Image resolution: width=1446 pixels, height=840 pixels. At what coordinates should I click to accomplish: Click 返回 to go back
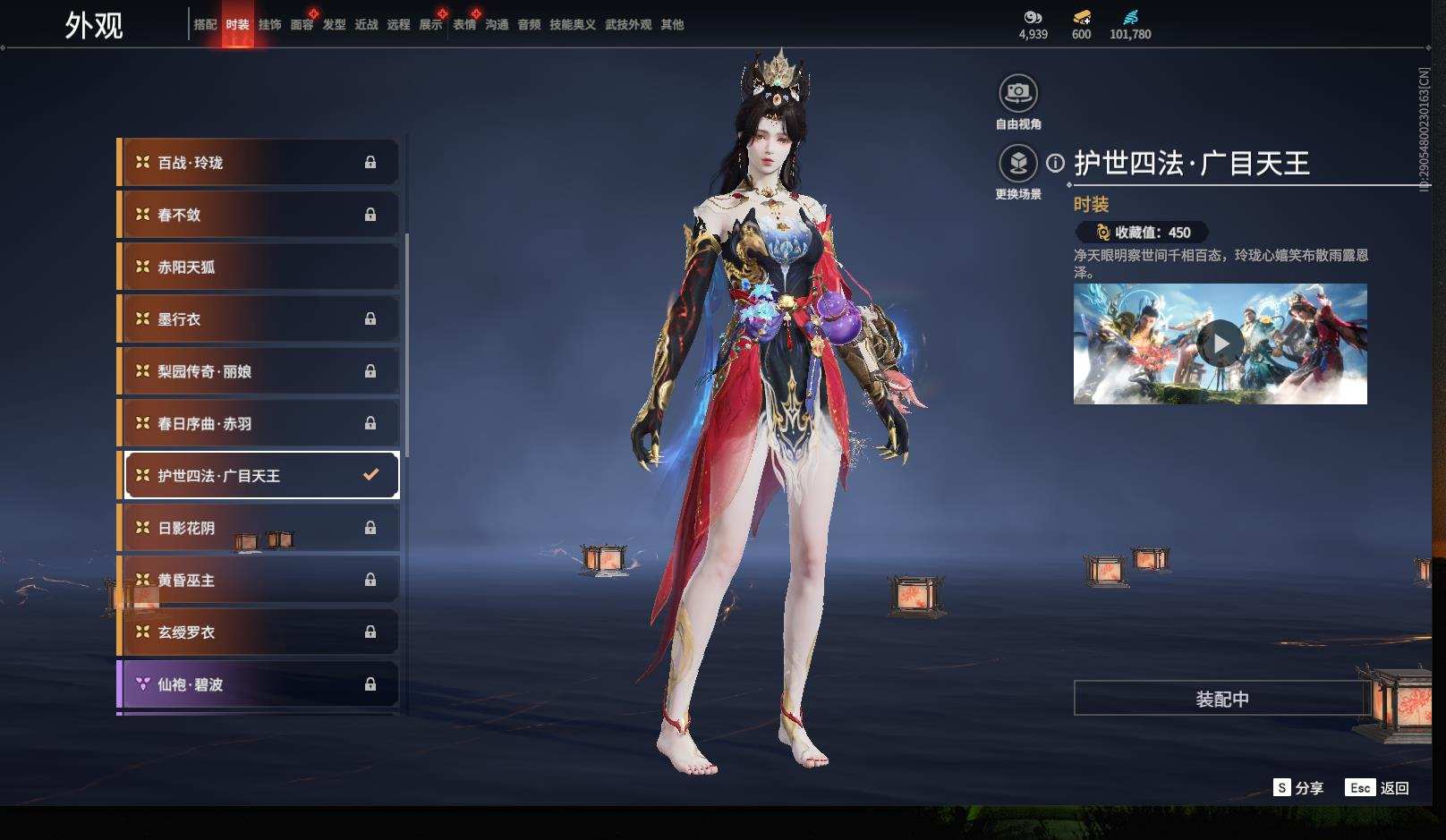pyautogui.click(x=1377, y=788)
